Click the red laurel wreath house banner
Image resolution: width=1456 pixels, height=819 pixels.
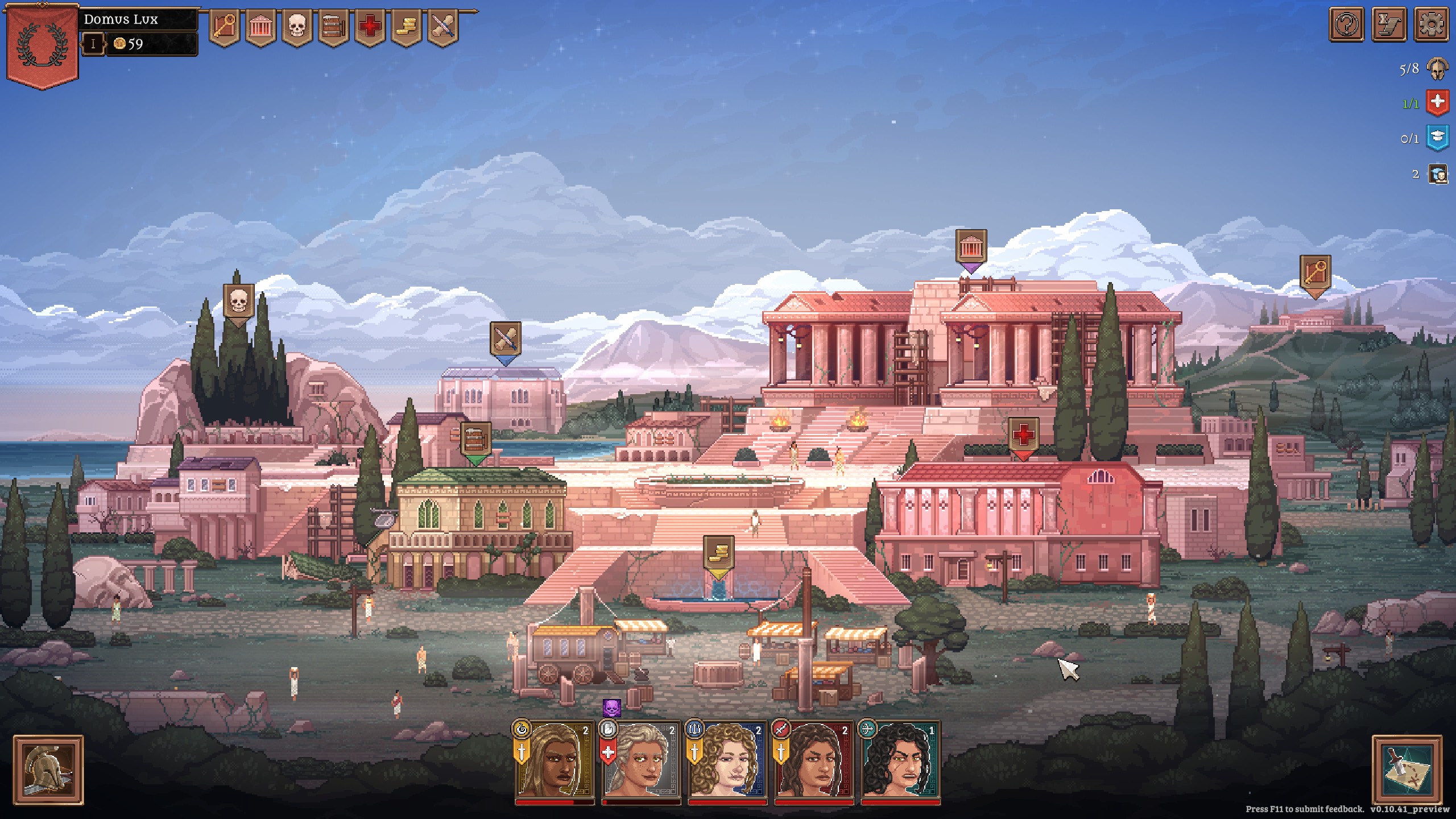pos(42,47)
